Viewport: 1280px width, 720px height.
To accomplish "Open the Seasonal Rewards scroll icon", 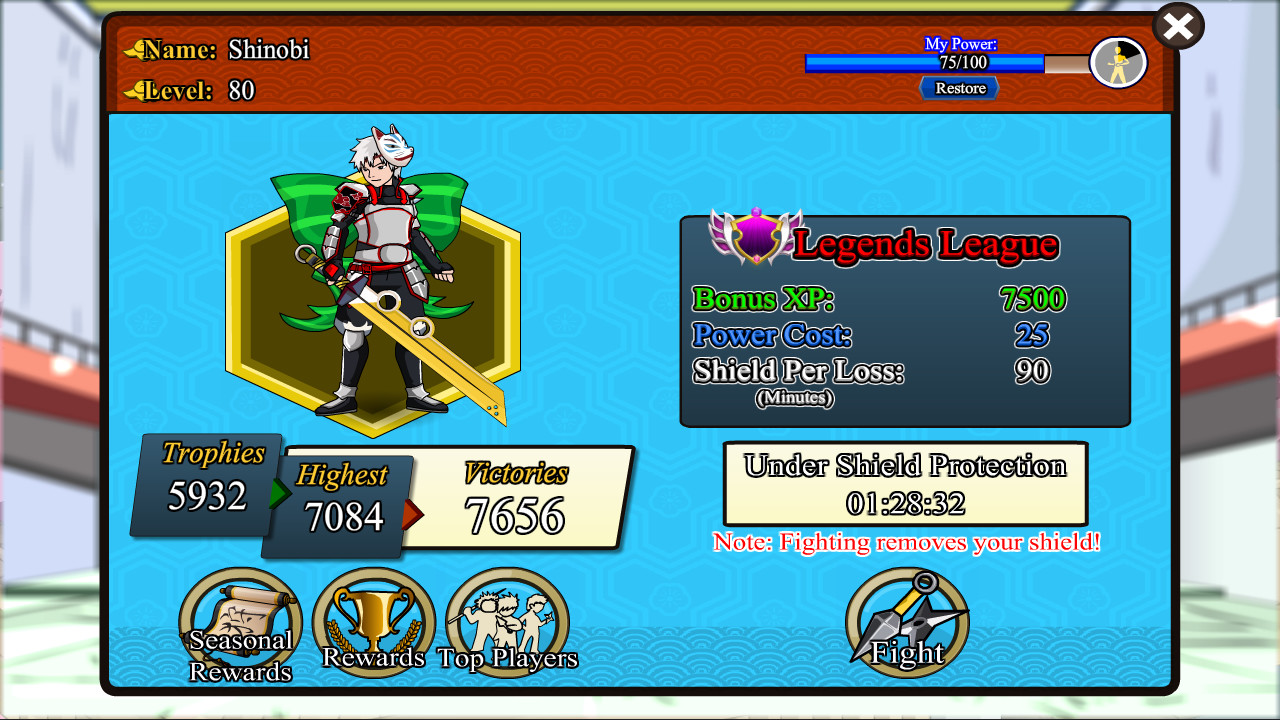I will 240,618.
